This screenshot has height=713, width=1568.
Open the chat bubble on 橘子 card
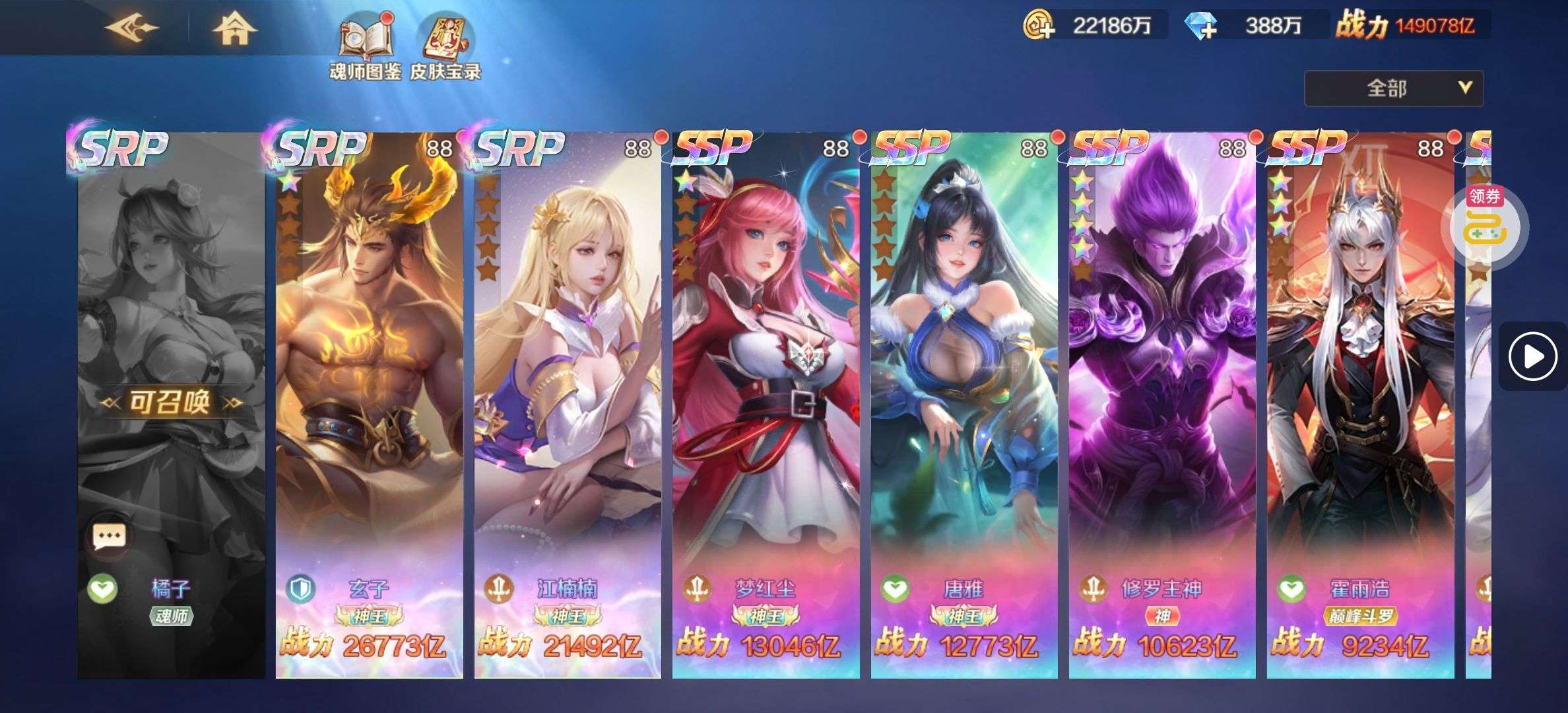click(x=109, y=535)
